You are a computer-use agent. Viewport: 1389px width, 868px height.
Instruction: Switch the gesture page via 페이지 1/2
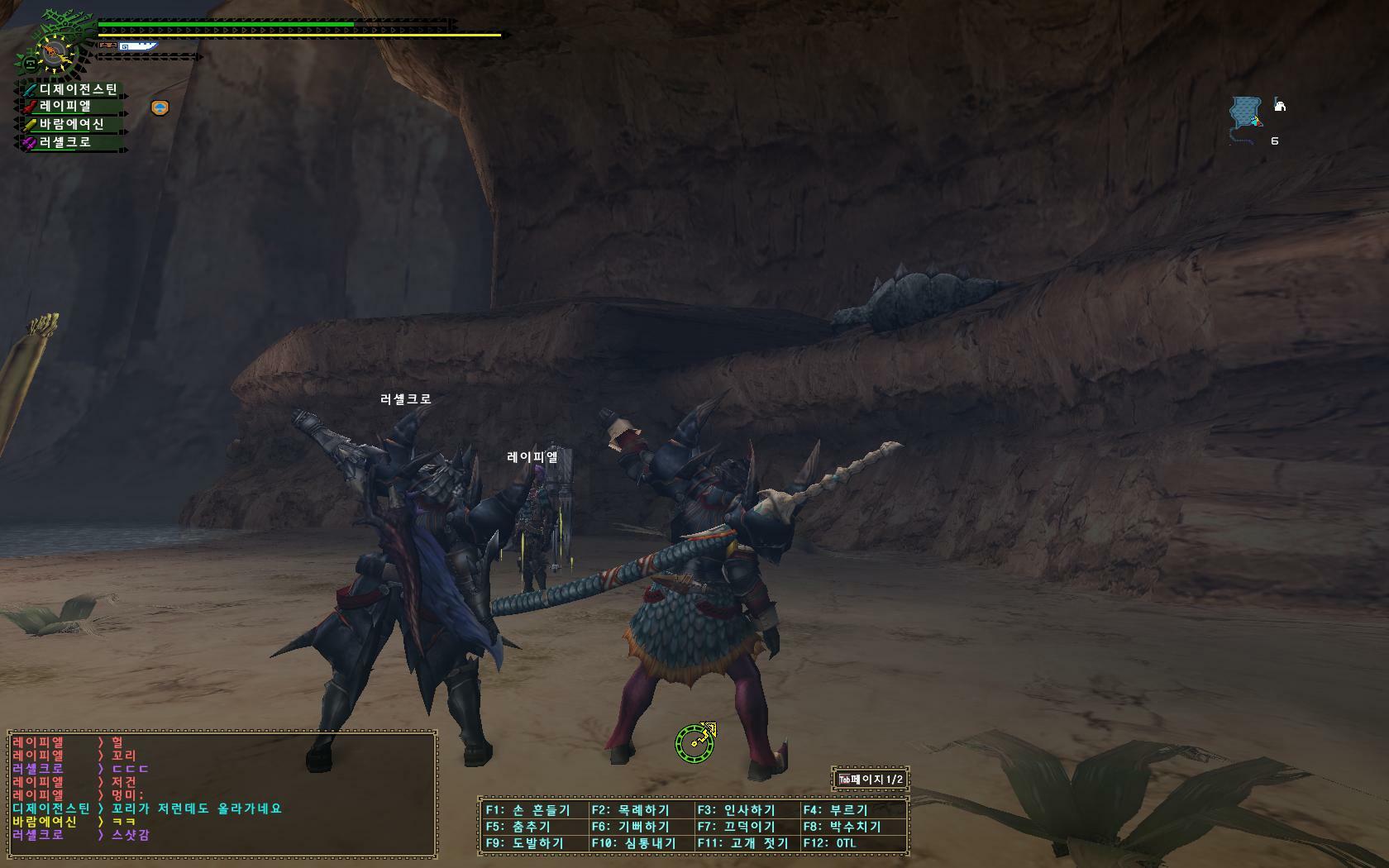coord(871,780)
